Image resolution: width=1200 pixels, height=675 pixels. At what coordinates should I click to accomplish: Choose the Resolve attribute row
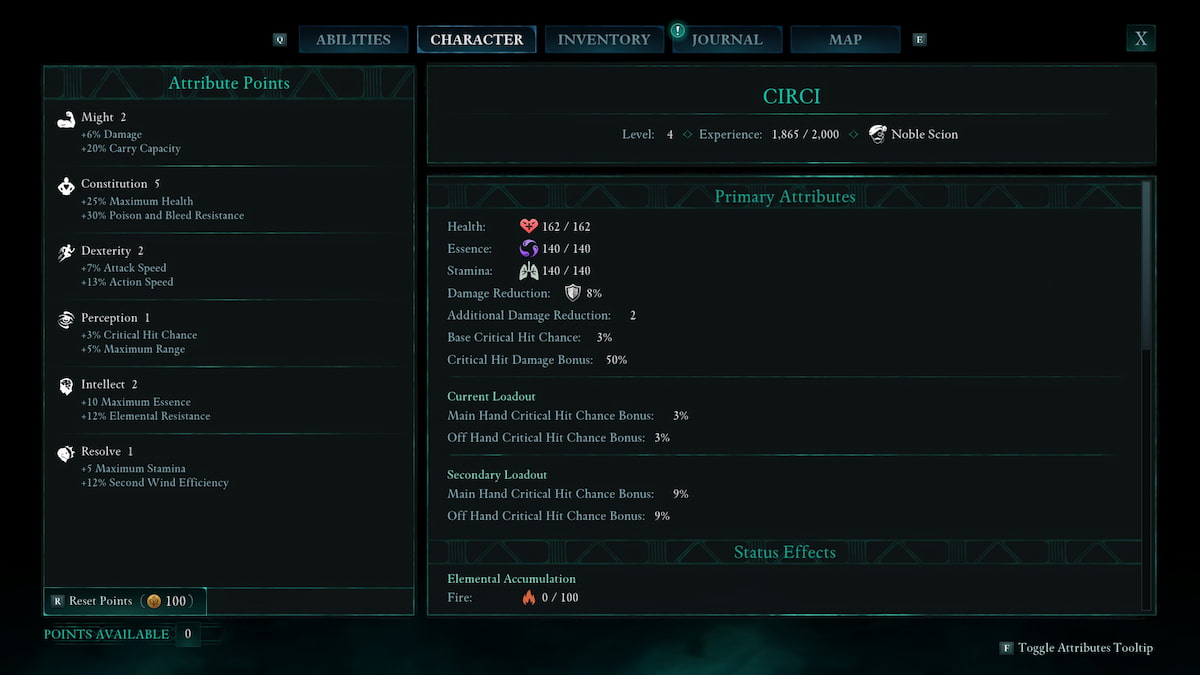point(228,467)
